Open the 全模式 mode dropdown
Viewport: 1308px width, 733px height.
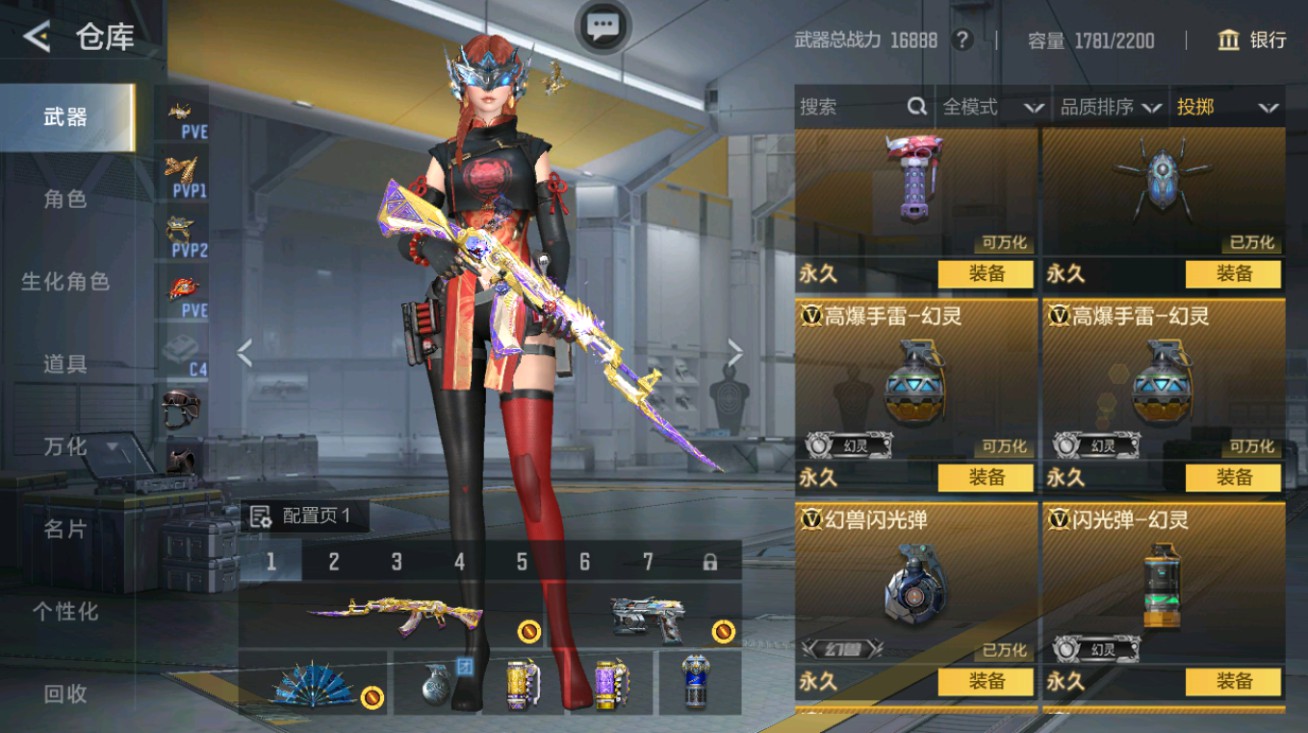[x=992, y=107]
